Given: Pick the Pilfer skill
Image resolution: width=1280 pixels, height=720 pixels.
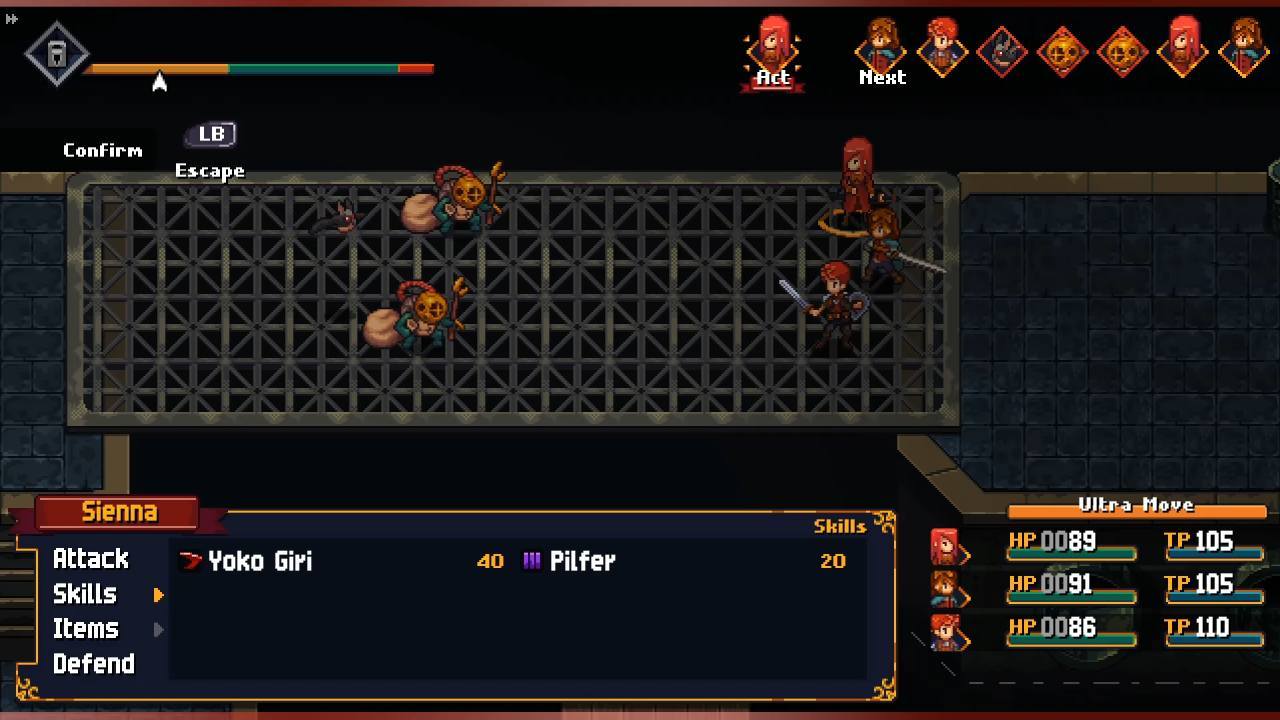Looking at the screenshot, I should click(582, 561).
